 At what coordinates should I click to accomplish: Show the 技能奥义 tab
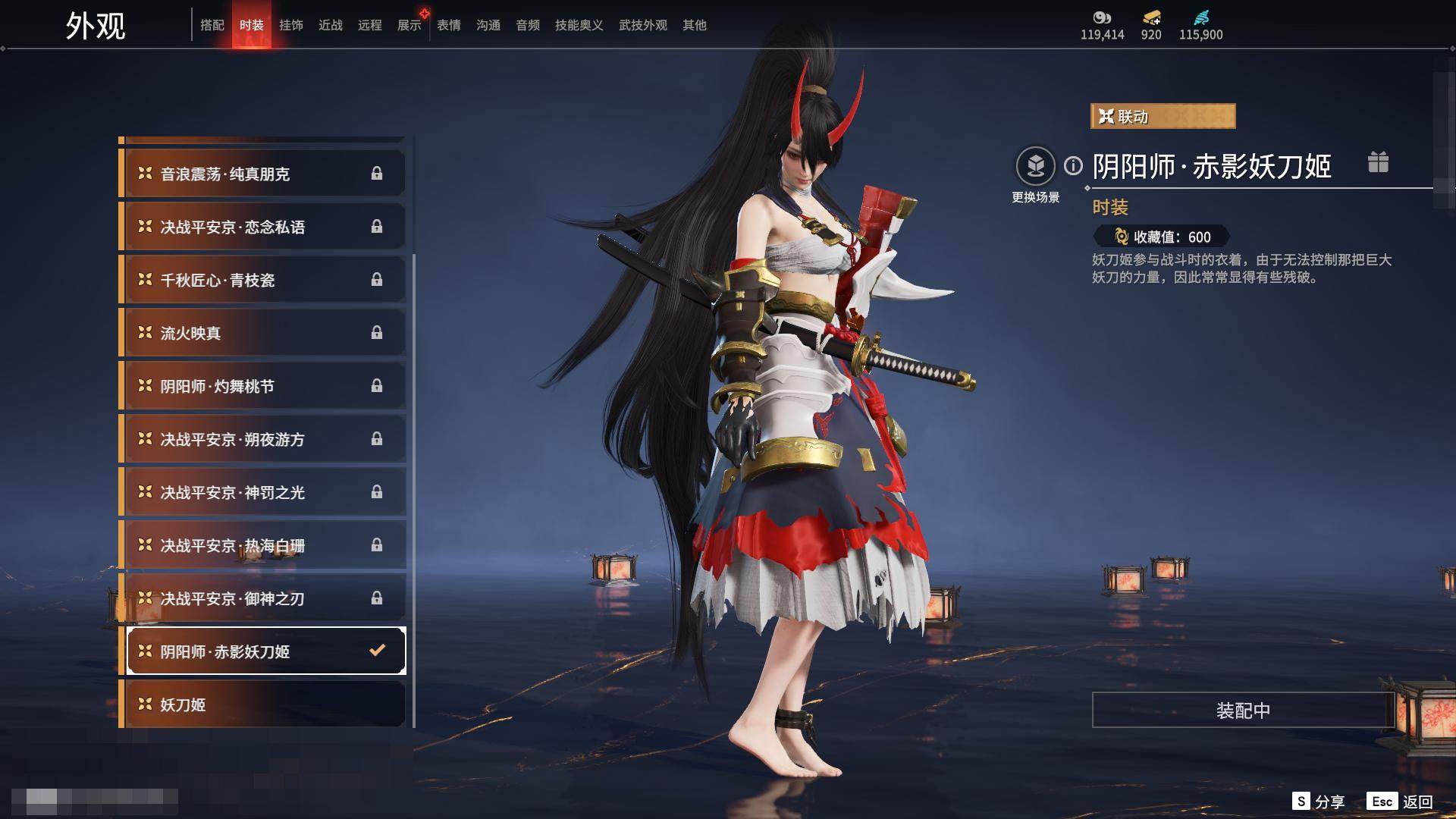coord(579,26)
